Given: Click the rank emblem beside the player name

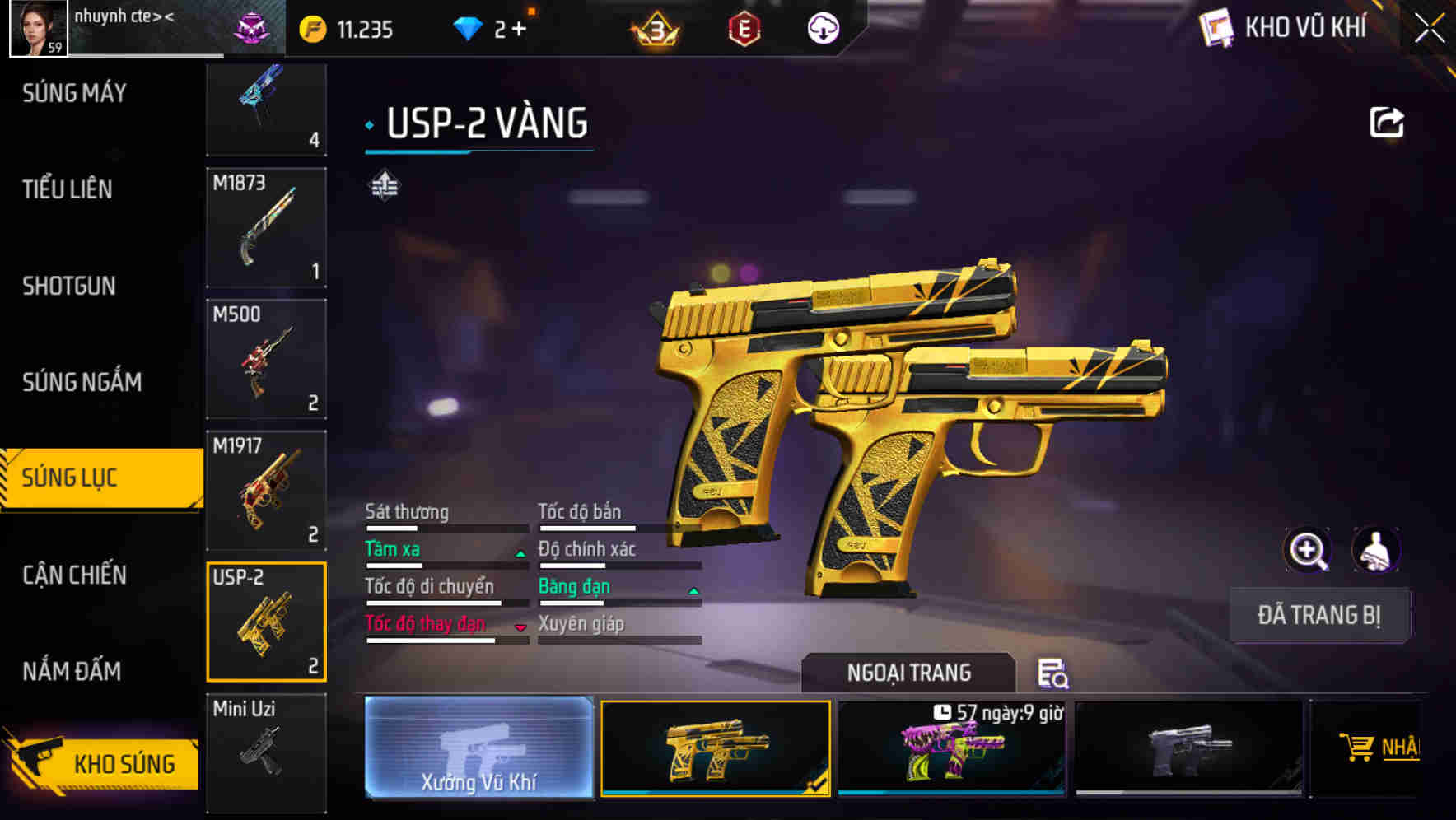Looking at the screenshot, I should point(252,27).
